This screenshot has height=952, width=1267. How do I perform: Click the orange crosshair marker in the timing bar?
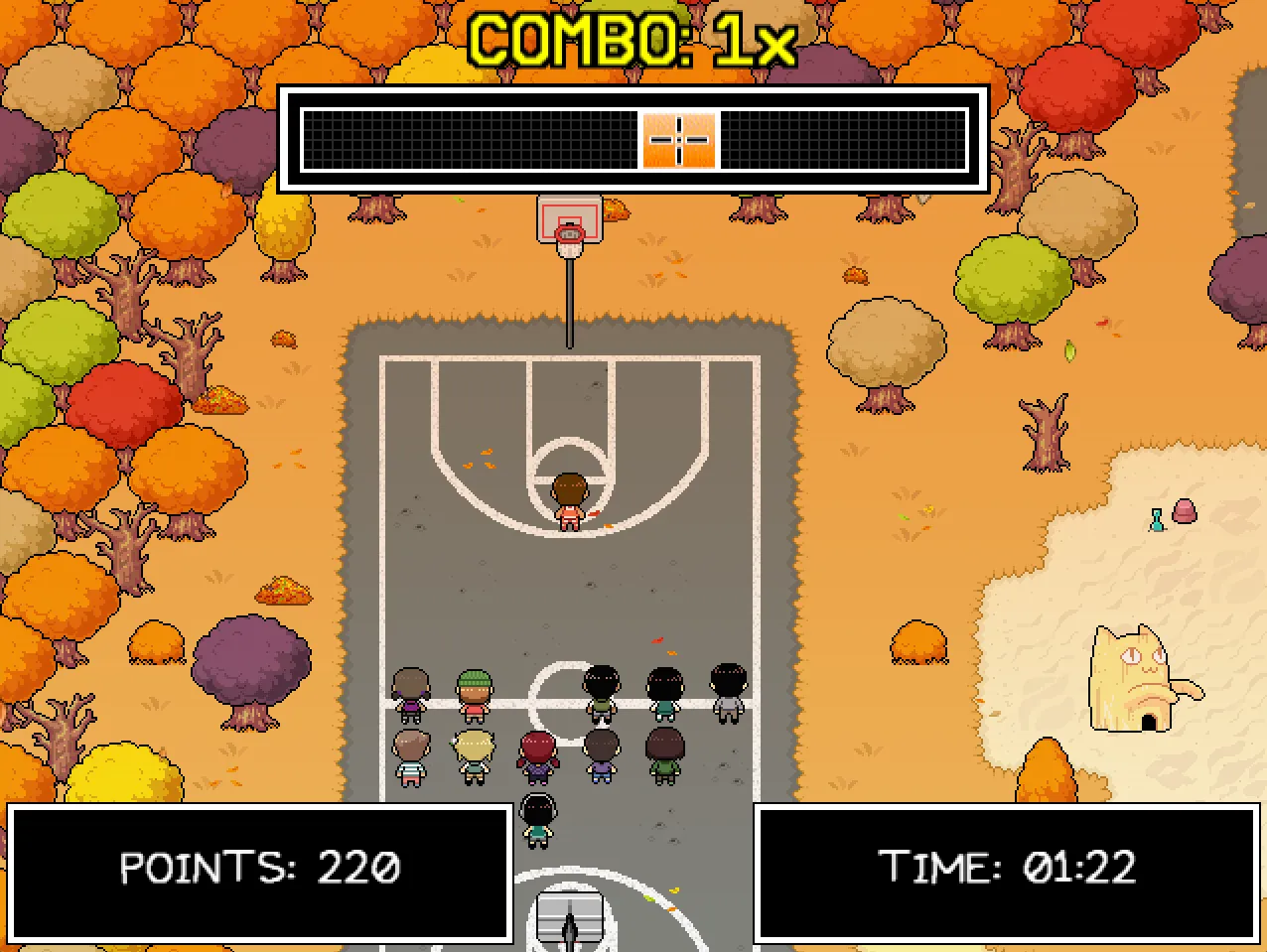point(679,140)
